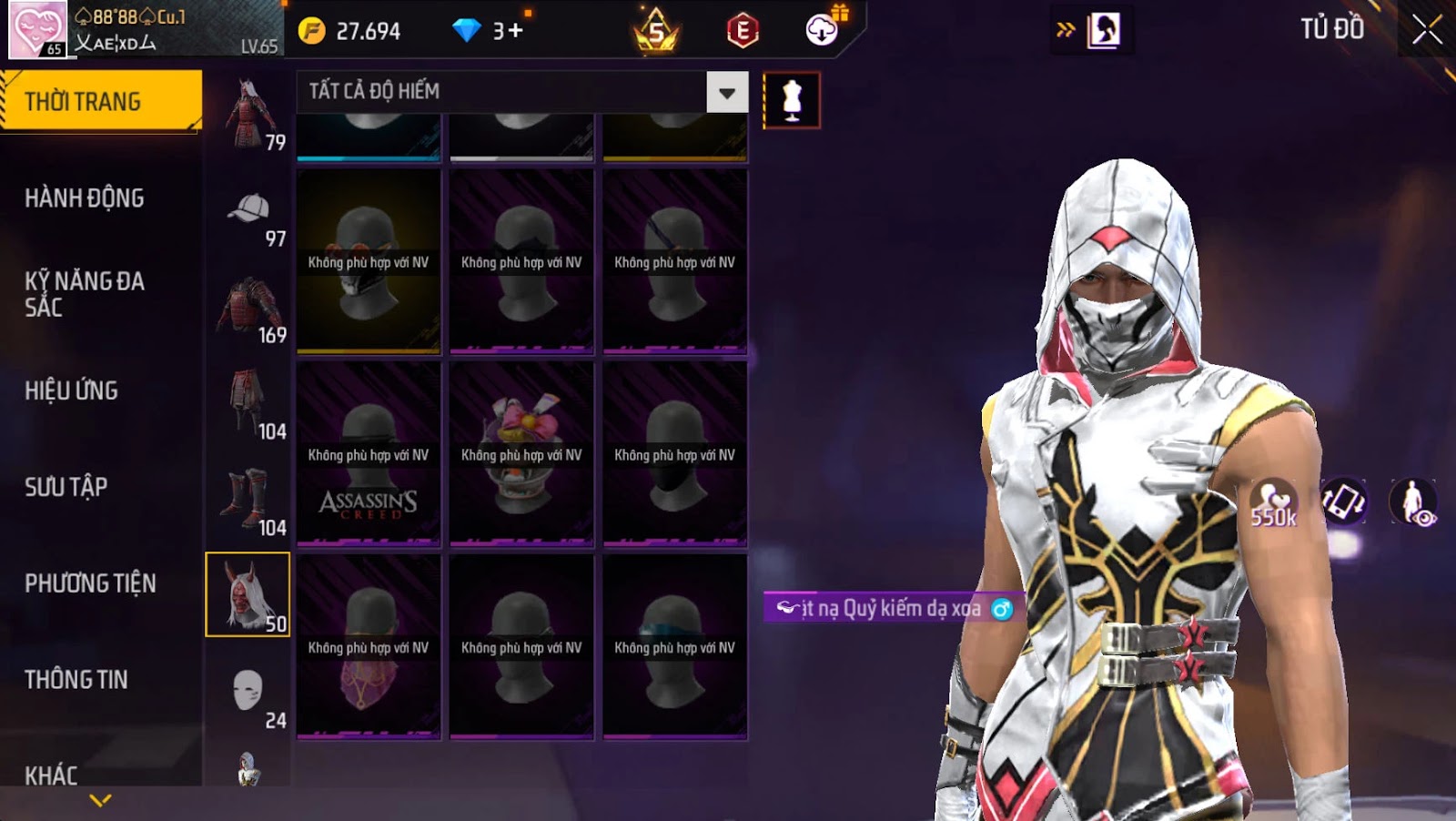Select the pink bow bunny mask item
The image size is (1456, 821).
click(x=521, y=455)
